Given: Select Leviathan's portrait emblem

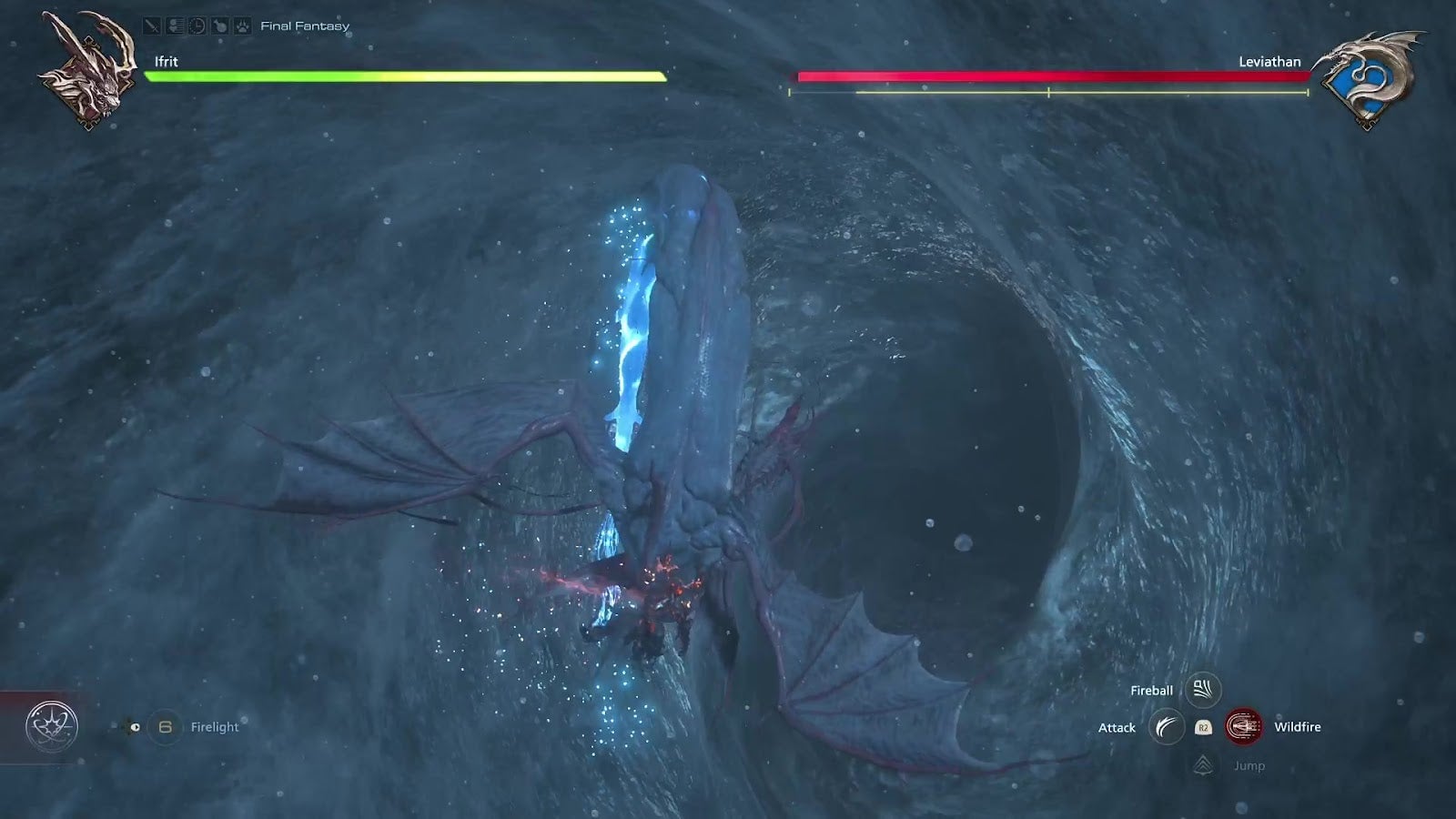Looking at the screenshot, I should (1367, 68).
